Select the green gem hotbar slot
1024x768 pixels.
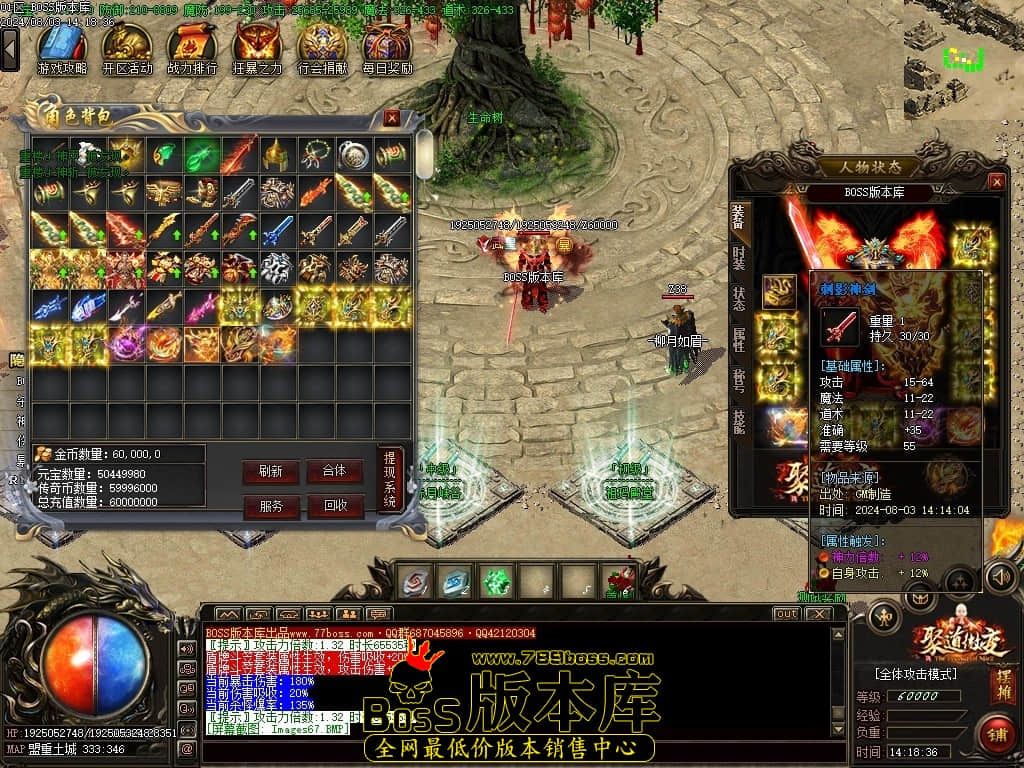coord(496,581)
